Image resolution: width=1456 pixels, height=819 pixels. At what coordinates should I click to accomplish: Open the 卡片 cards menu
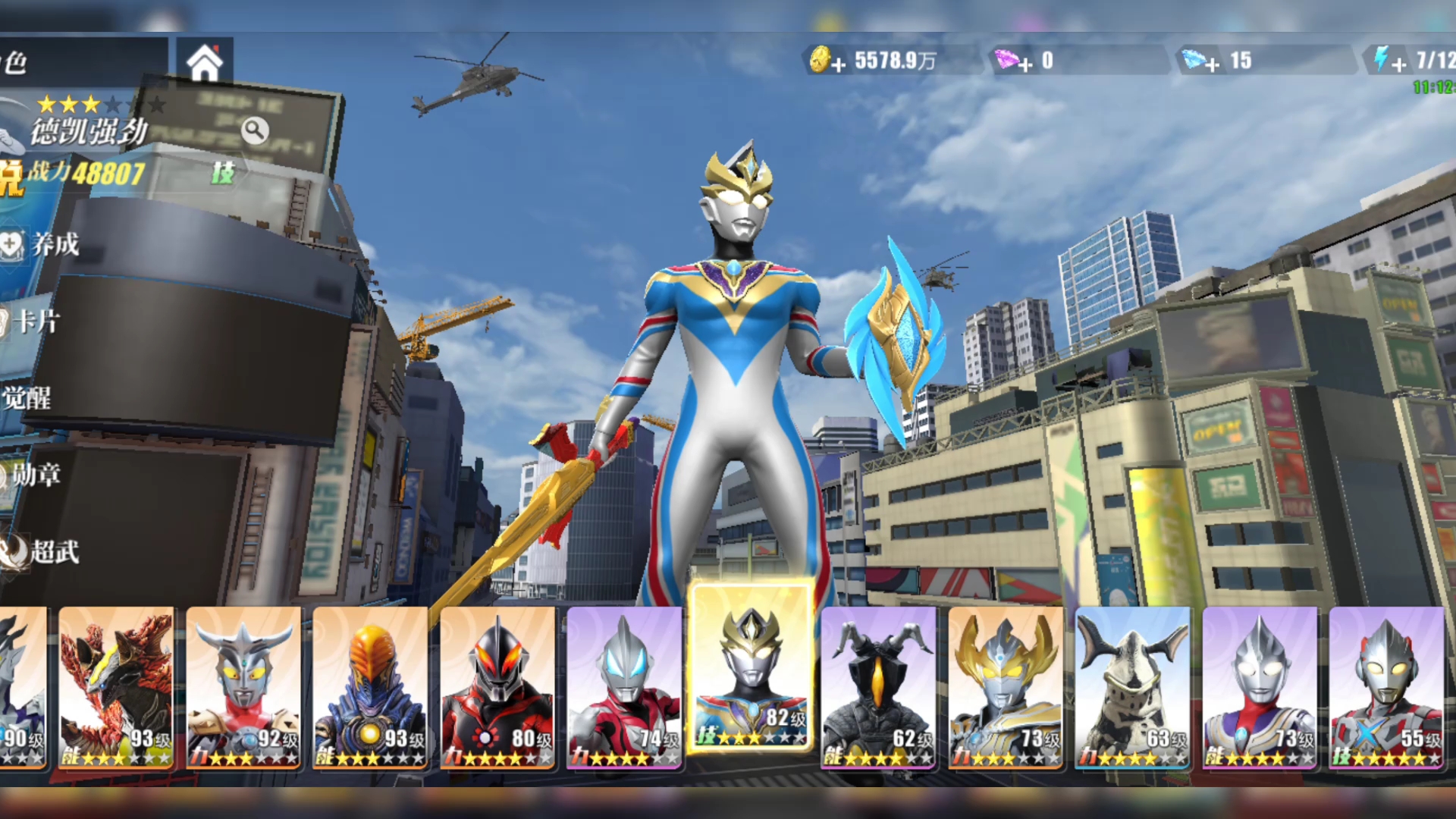[x=34, y=321]
